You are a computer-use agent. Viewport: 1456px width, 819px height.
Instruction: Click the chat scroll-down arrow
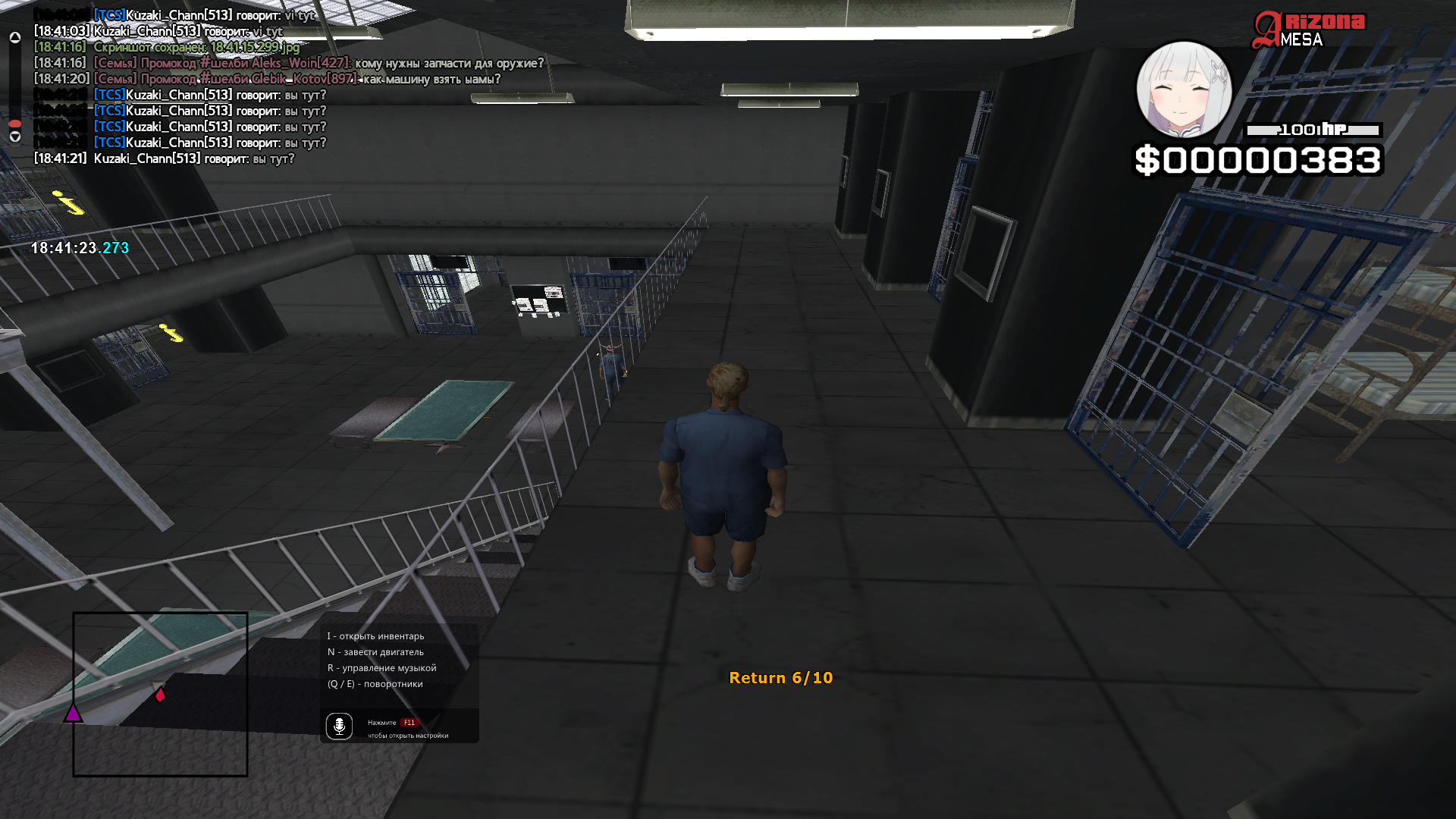[15, 136]
